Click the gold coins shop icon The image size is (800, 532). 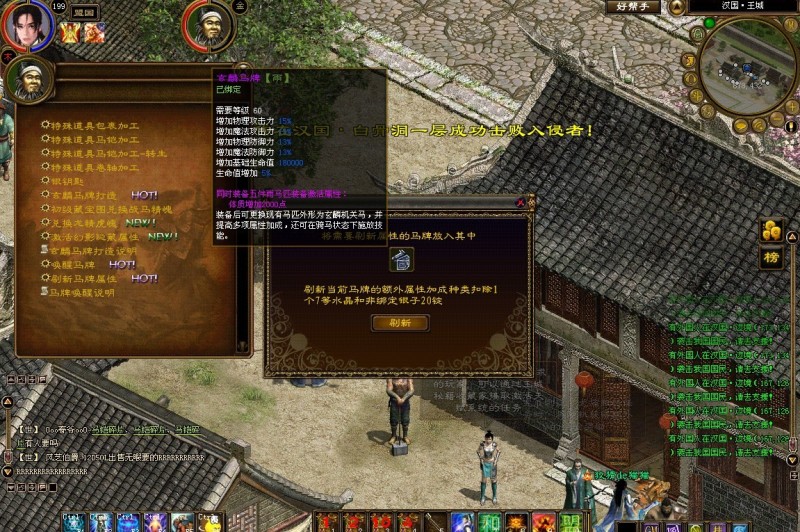[x=771, y=229]
